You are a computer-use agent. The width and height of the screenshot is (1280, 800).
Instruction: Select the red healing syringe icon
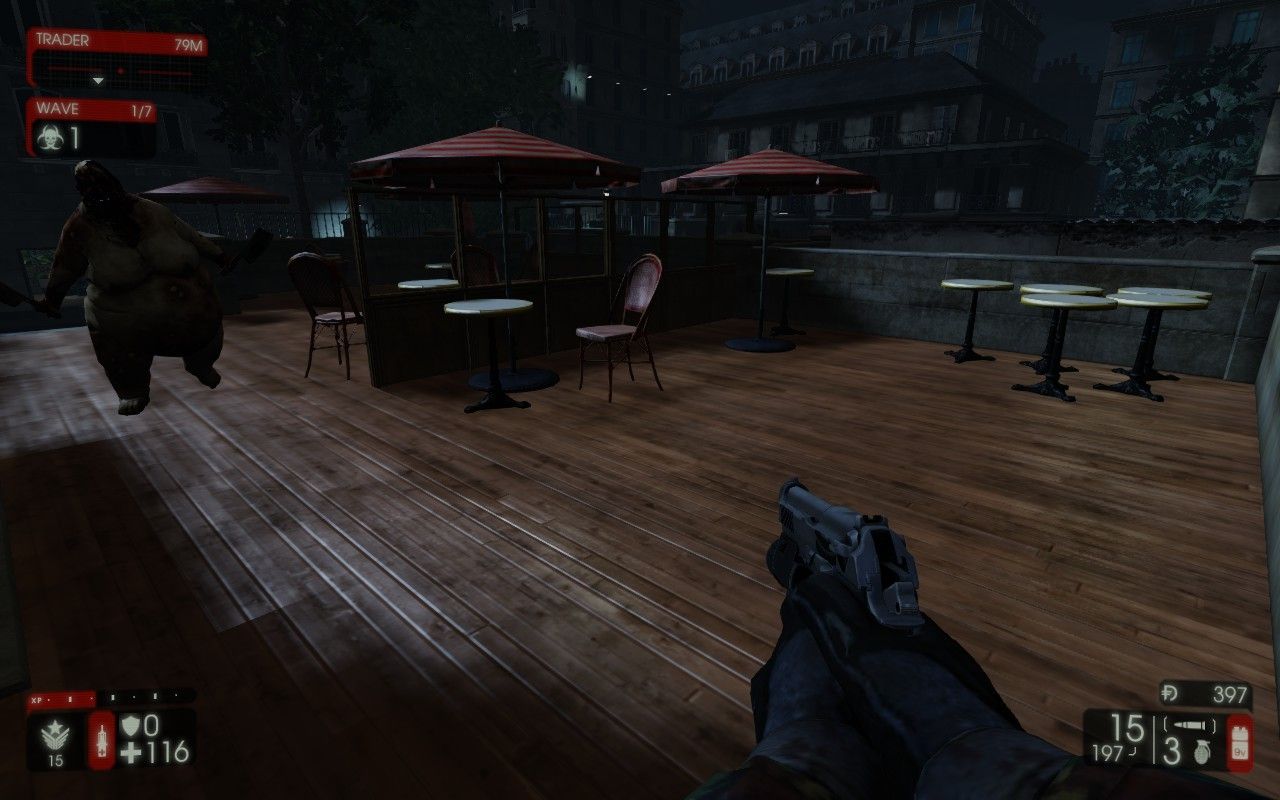(x=102, y=740)
